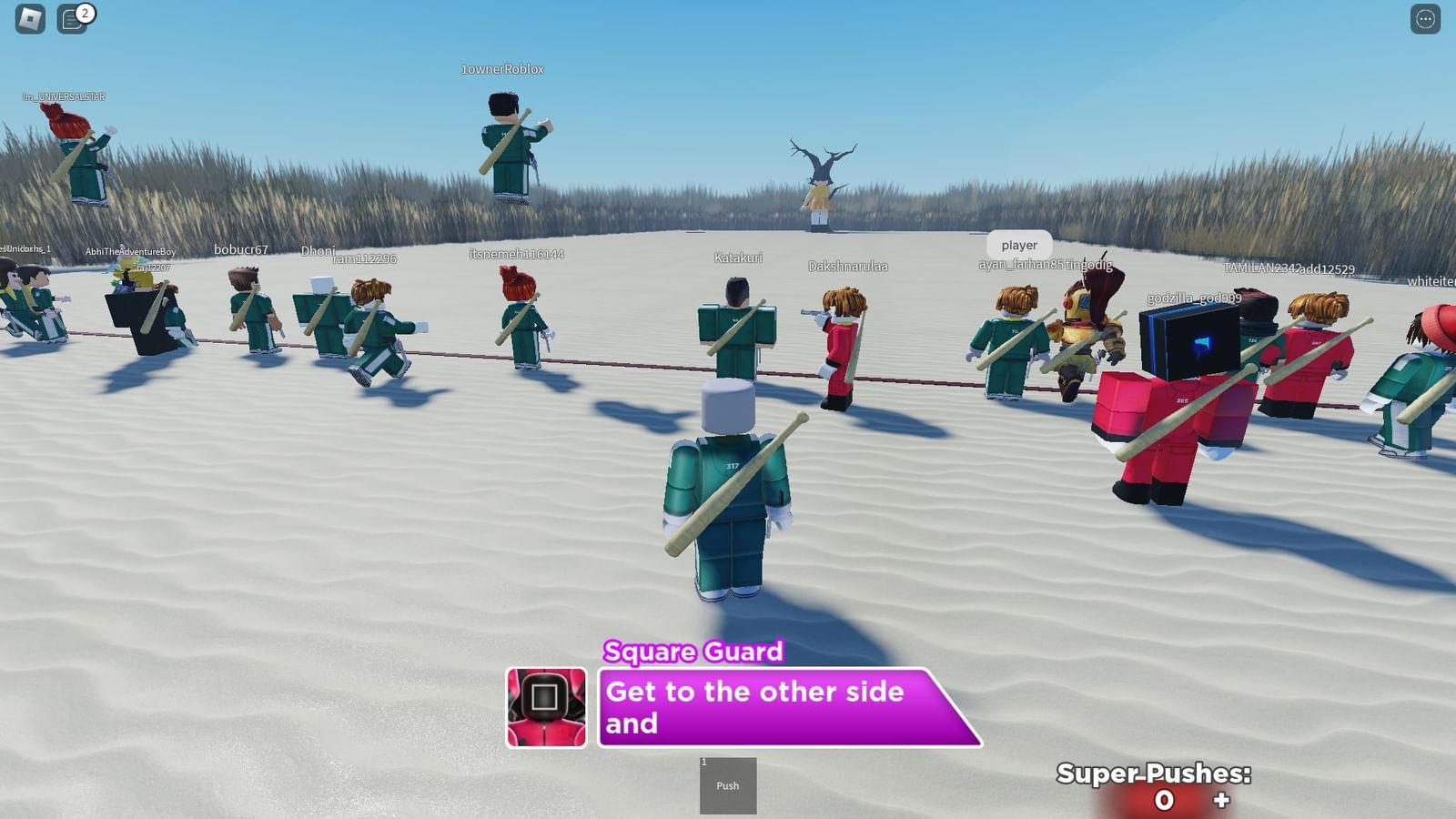Click the Square Guard name label
The image size is (1456, 819).
click(693, 652)
